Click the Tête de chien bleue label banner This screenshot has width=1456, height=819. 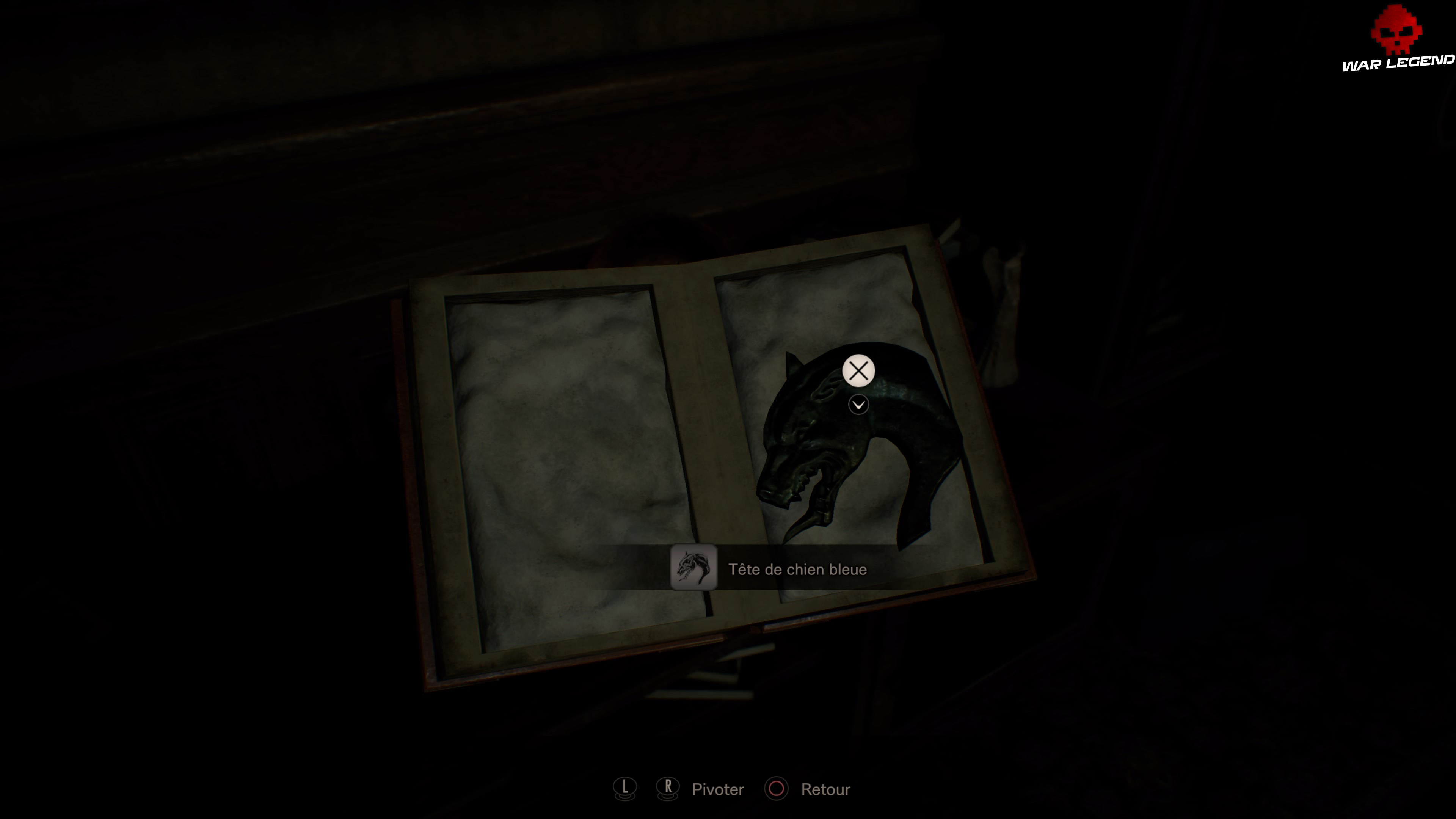pos(797,569)
